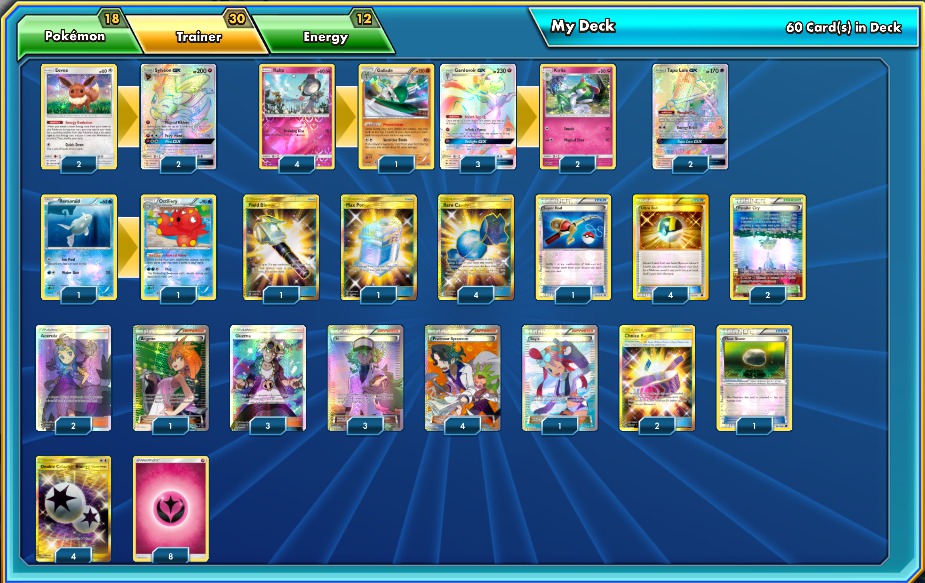Select the Eevee card
Screen dimensions: 925x583
click(x=79, y=113)
